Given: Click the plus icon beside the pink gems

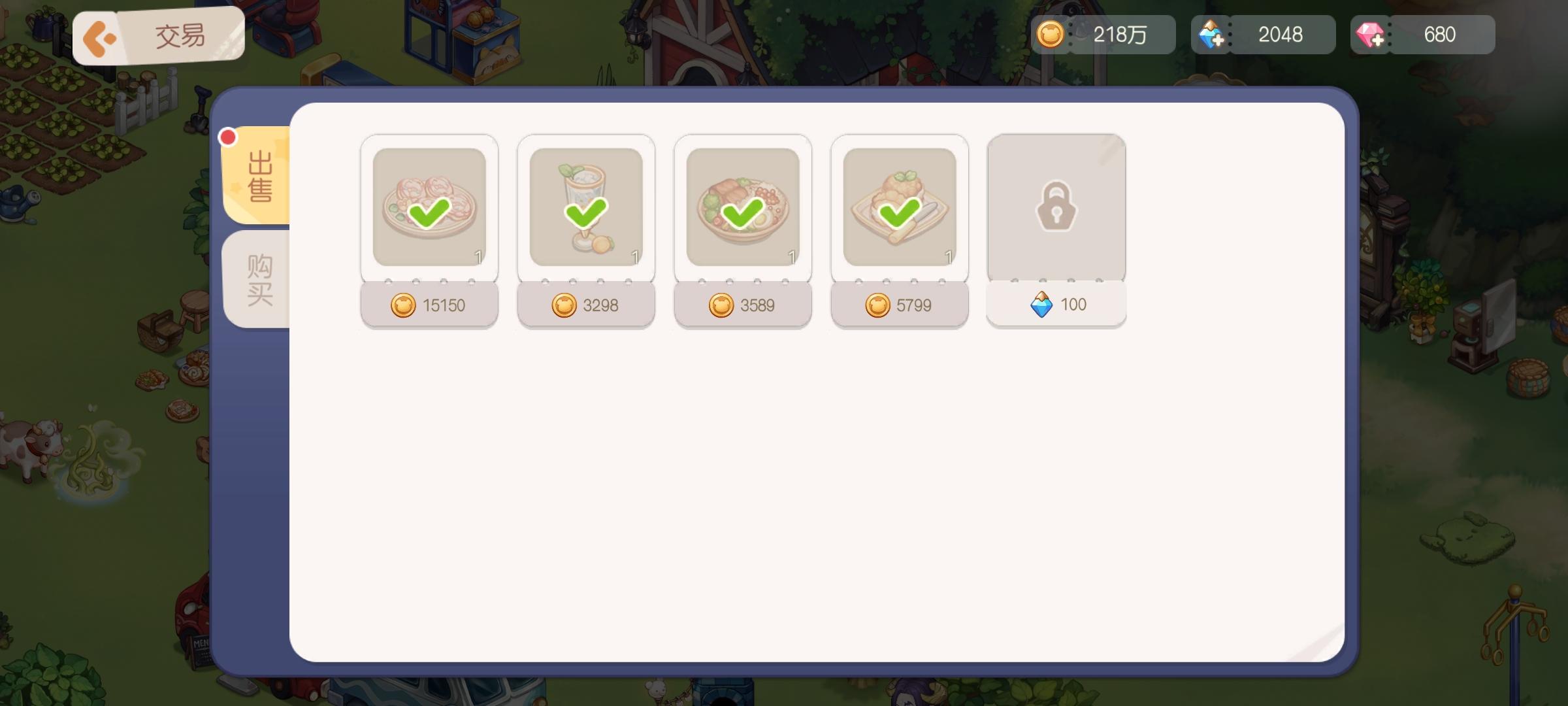Looking at the screenshot, I should (x=1379, y=39).
